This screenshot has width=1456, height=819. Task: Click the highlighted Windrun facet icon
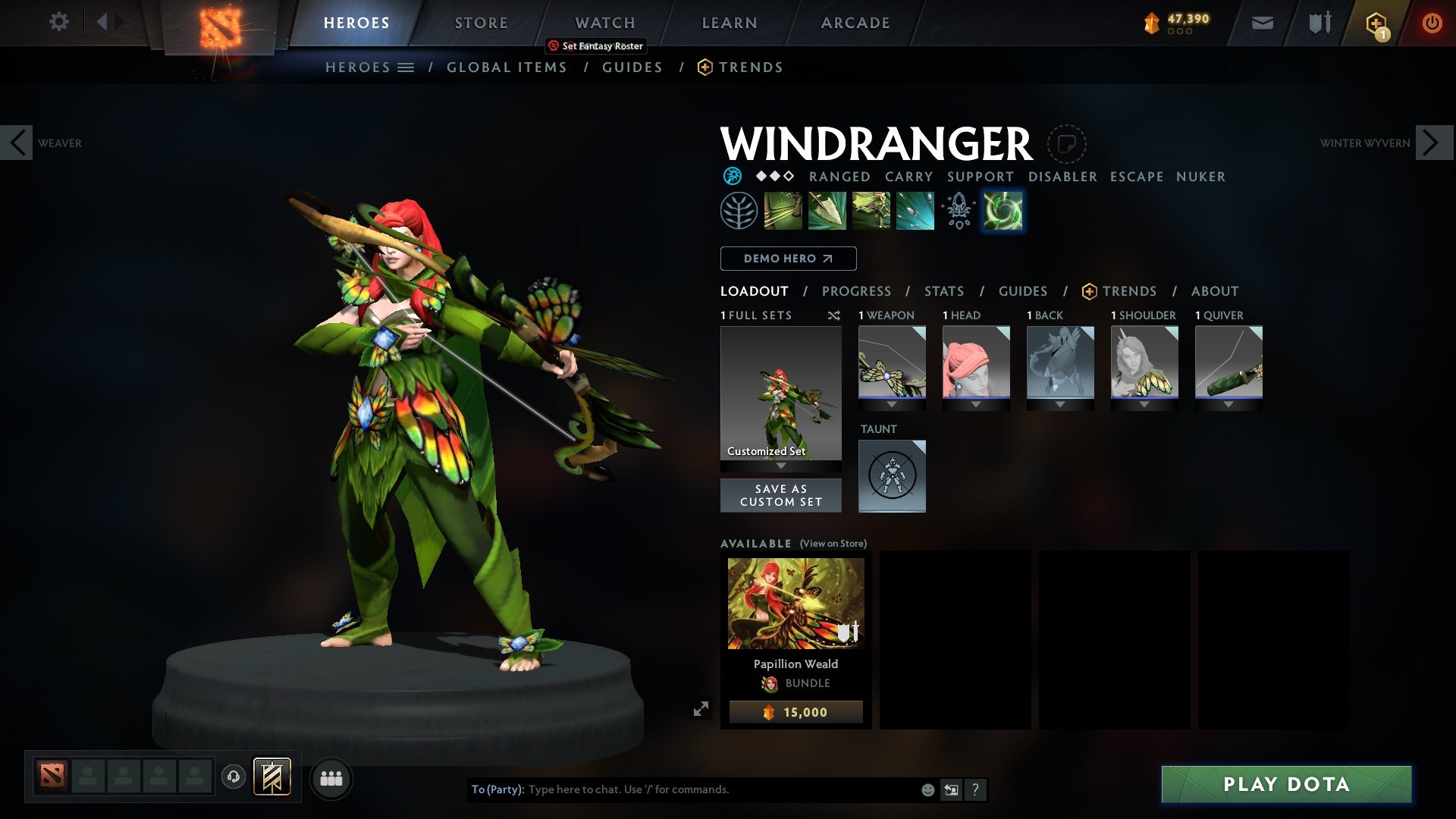pos(1003,210)
